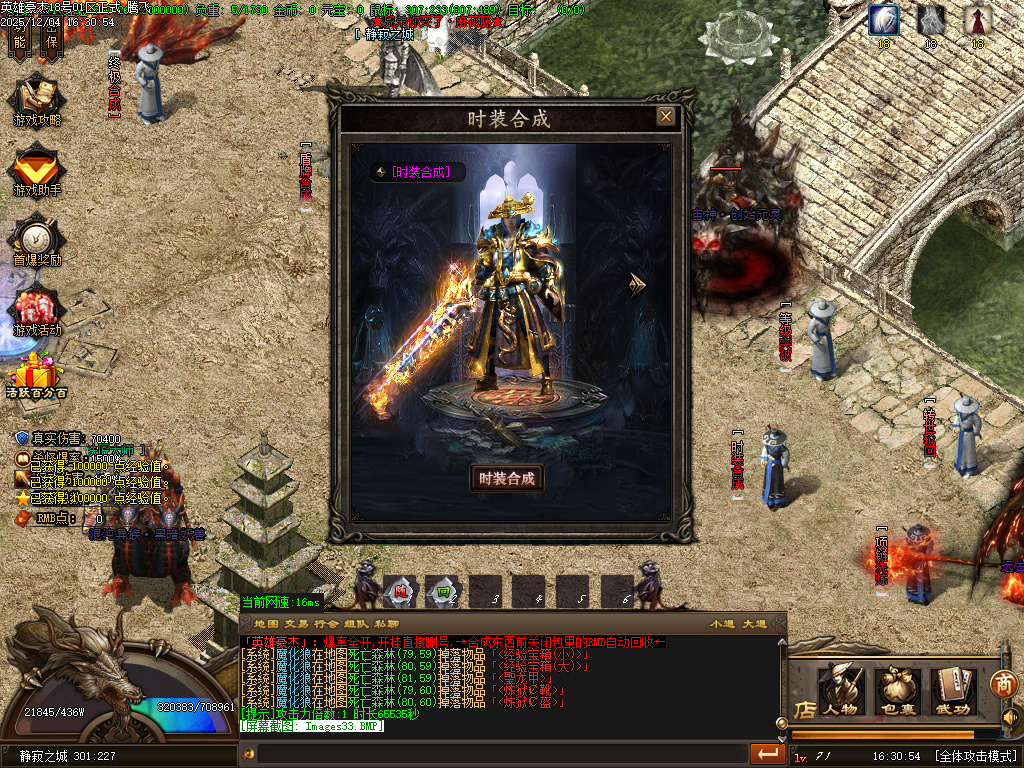Show the next costume with the arrow
Viewport: 1024px width, 768px height.
coord(637,285)
